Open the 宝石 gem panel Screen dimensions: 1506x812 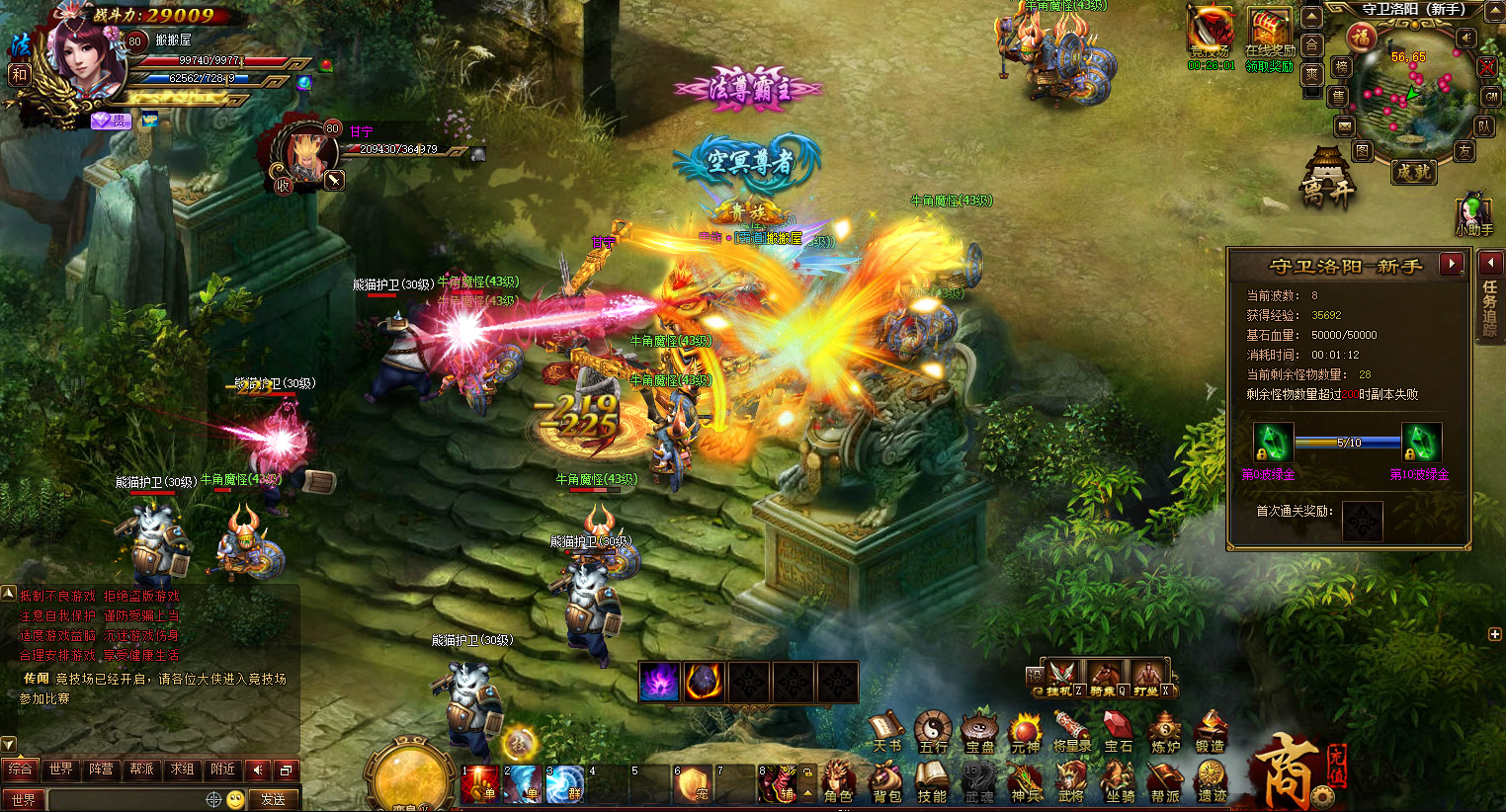1118,732
